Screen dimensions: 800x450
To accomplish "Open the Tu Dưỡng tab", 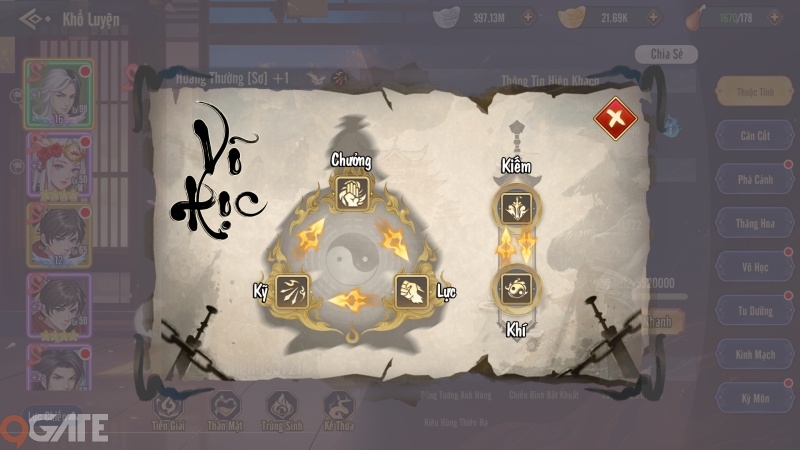I will [x=755, y=311].
